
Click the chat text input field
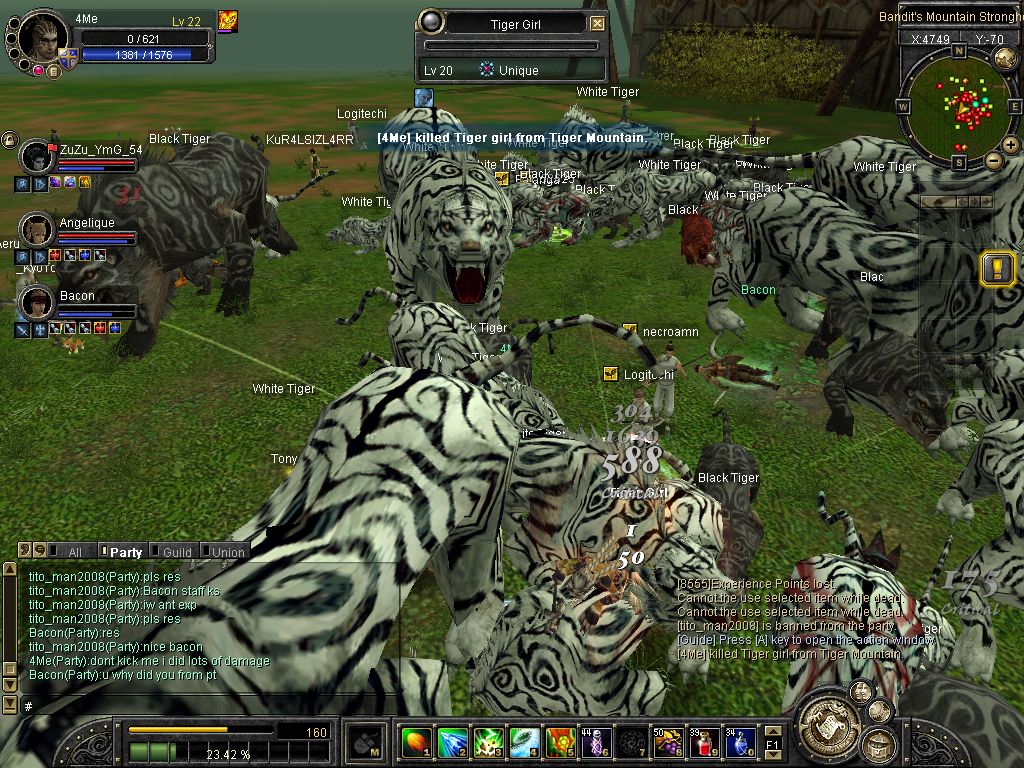pos(200,706)
